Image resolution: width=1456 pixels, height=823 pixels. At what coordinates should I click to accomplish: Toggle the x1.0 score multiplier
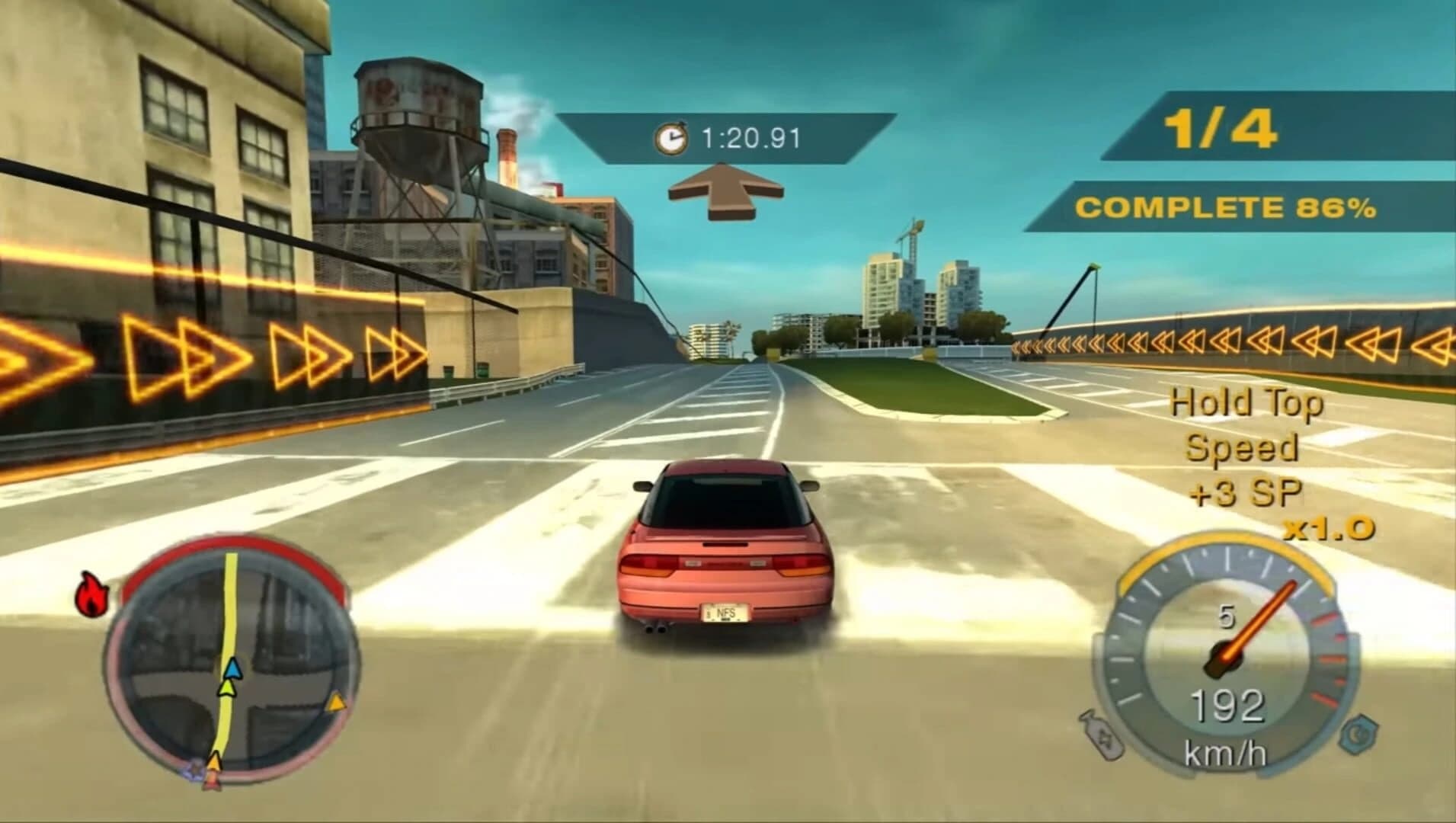[x=1327, y=527]
